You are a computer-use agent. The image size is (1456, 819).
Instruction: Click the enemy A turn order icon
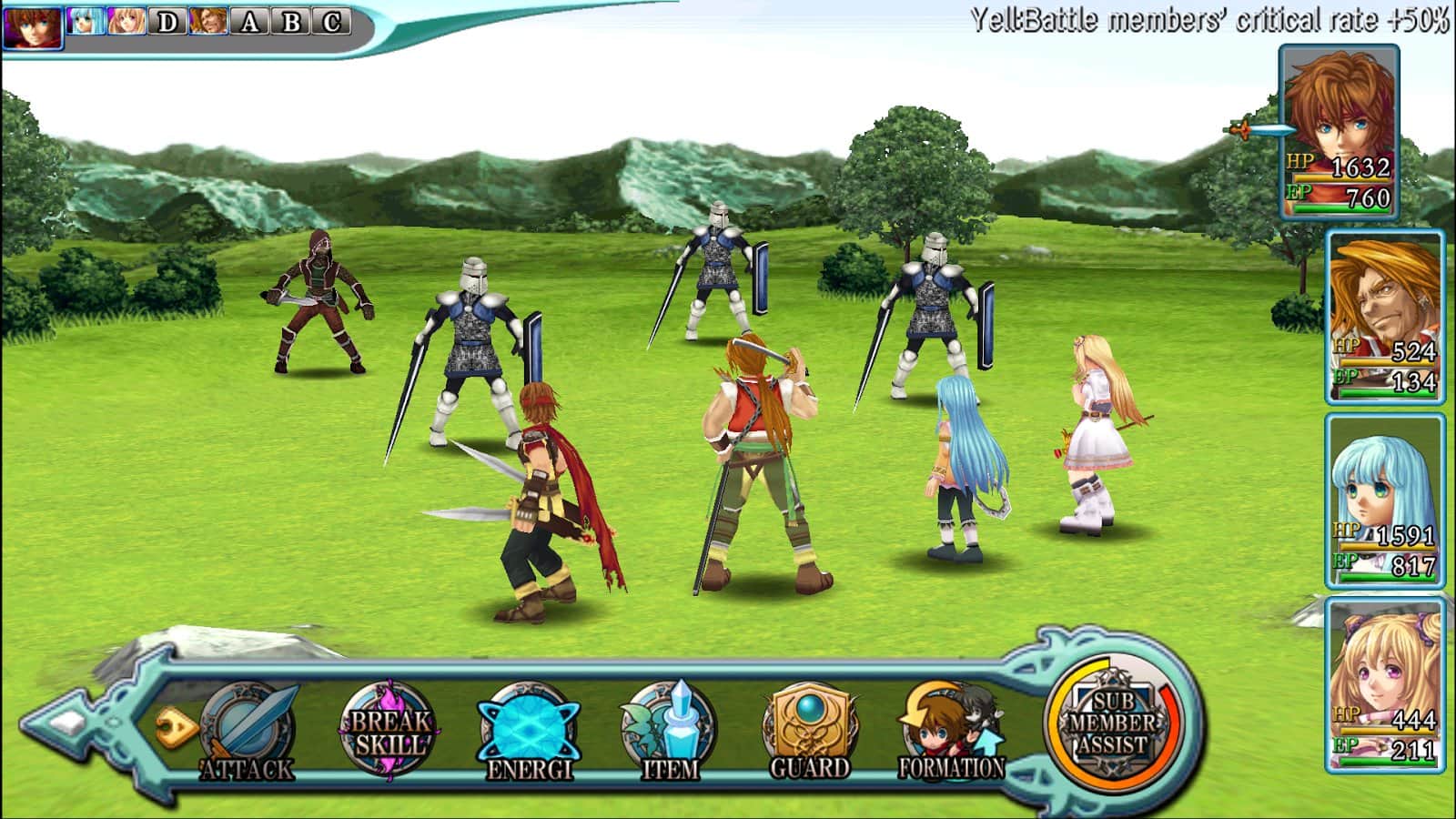click(x=249, y=22)
